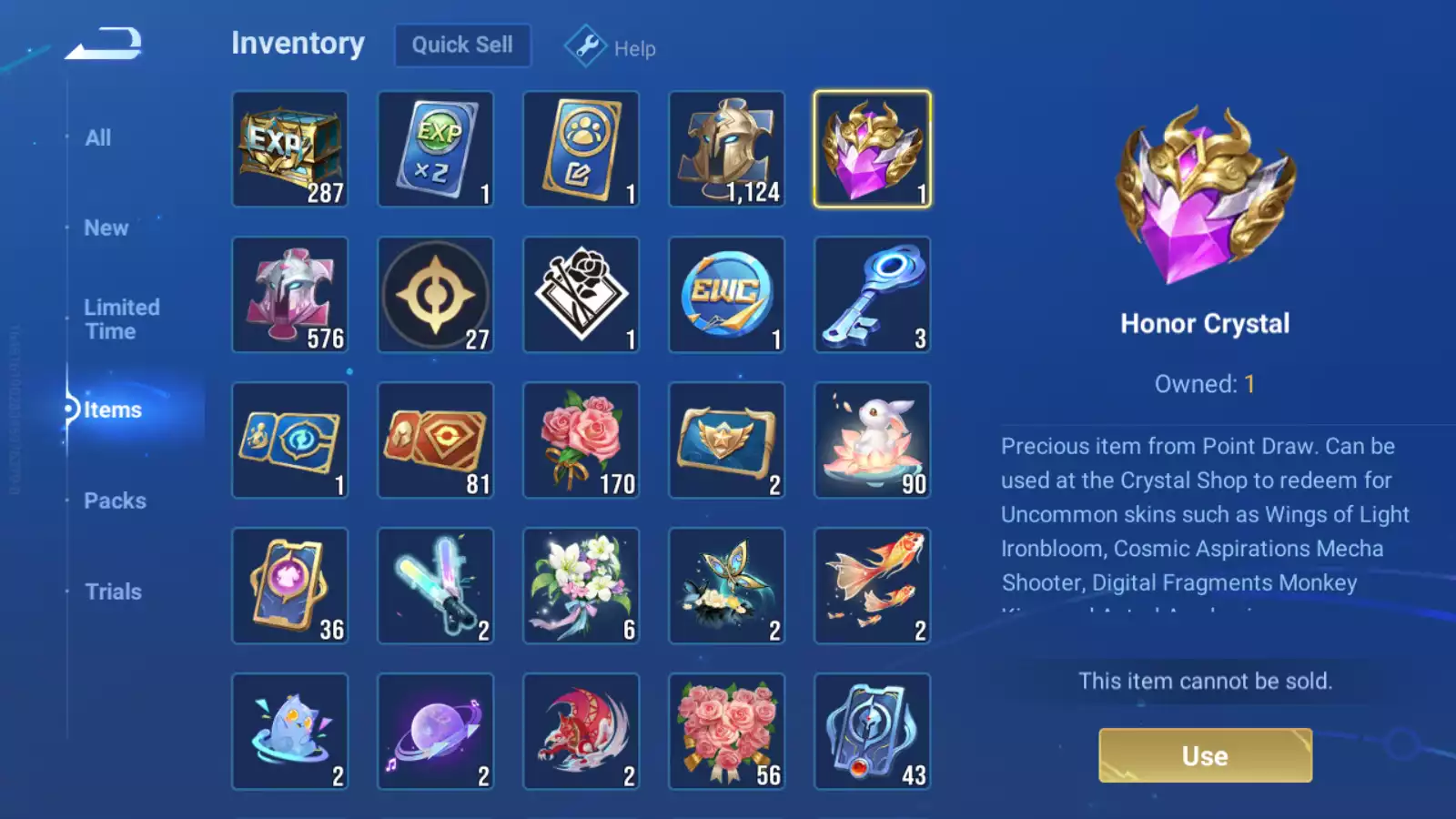Select the gold helmet fragment with 1,124
The image size is (1456, 819).
[727, 149]
